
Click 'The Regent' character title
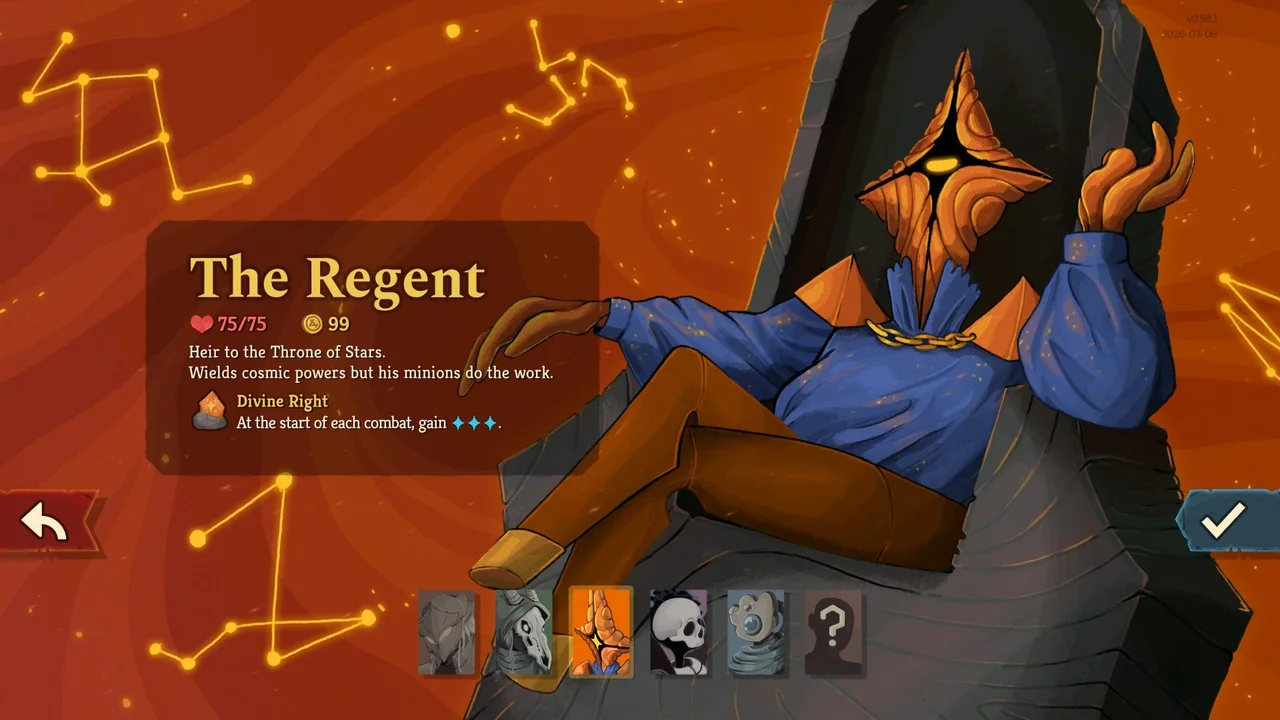(337, 277)
